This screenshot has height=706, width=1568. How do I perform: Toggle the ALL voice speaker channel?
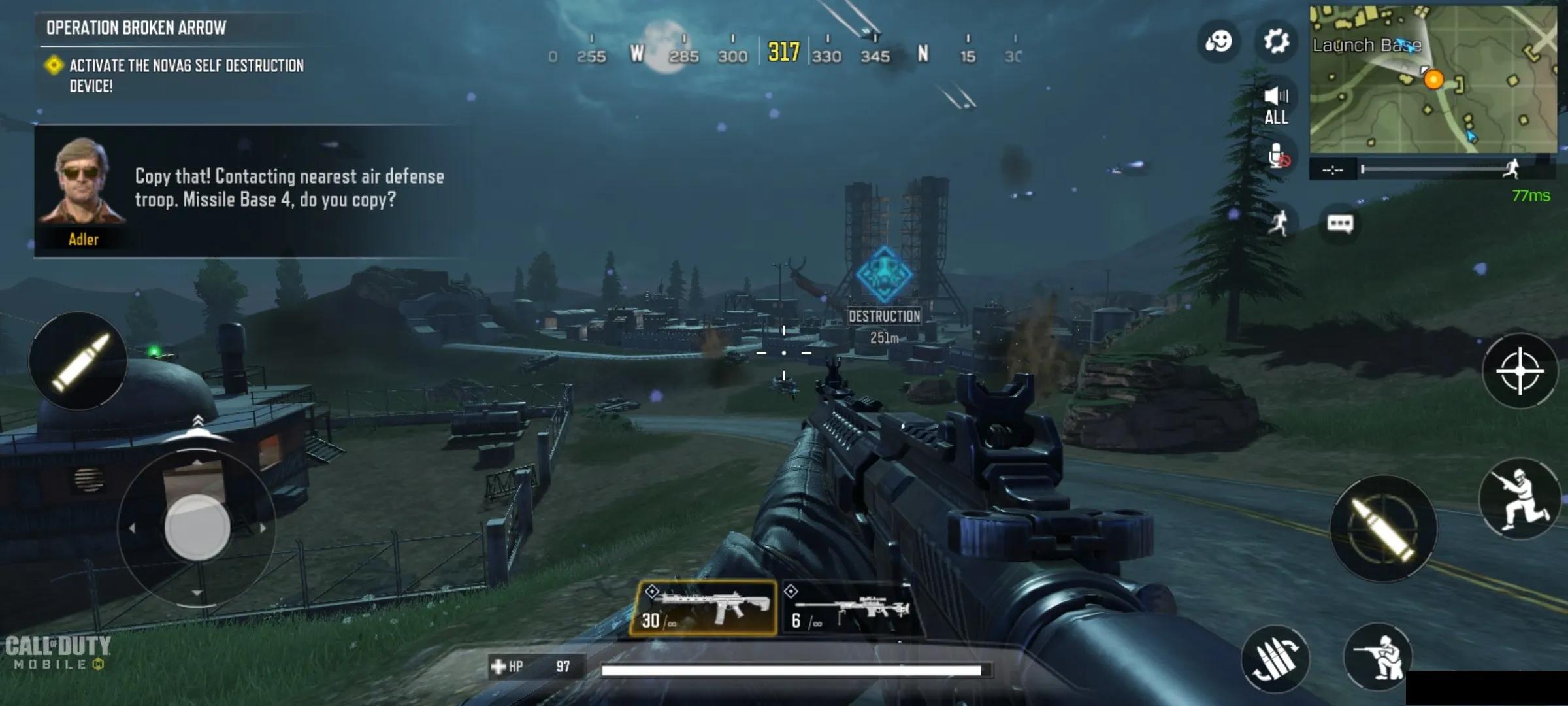1276,105
